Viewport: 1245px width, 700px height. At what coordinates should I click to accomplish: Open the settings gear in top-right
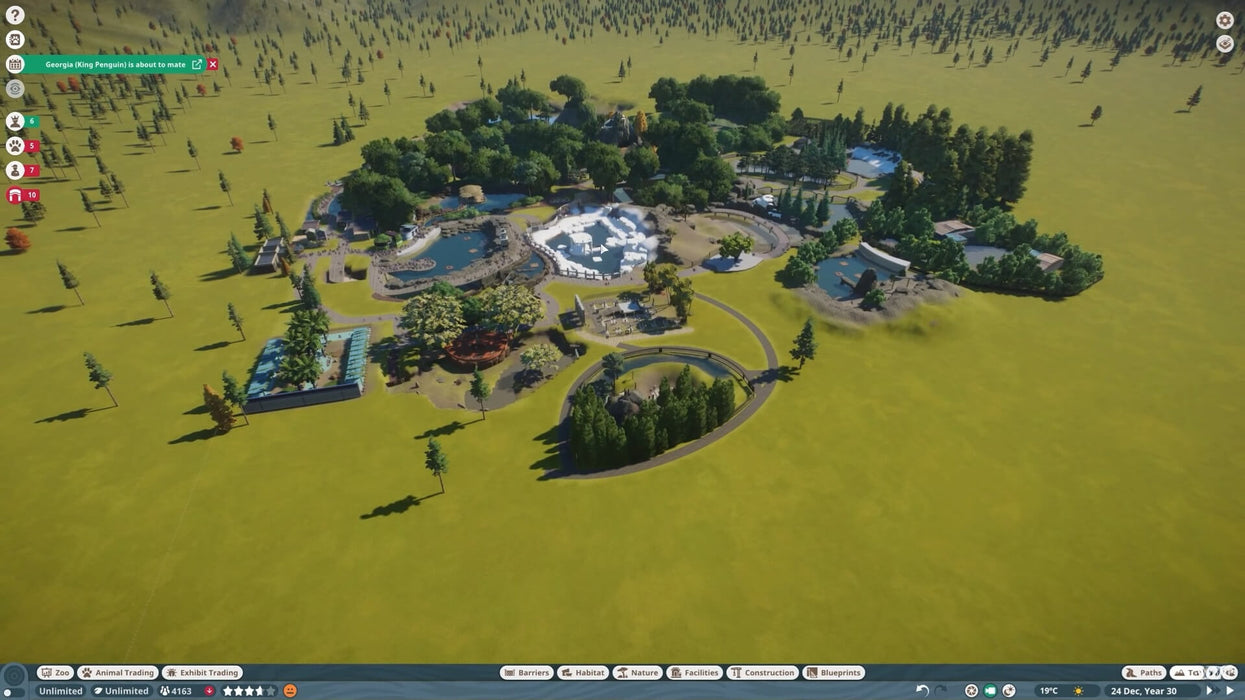pyautogui.click(x=1224, y=20)
